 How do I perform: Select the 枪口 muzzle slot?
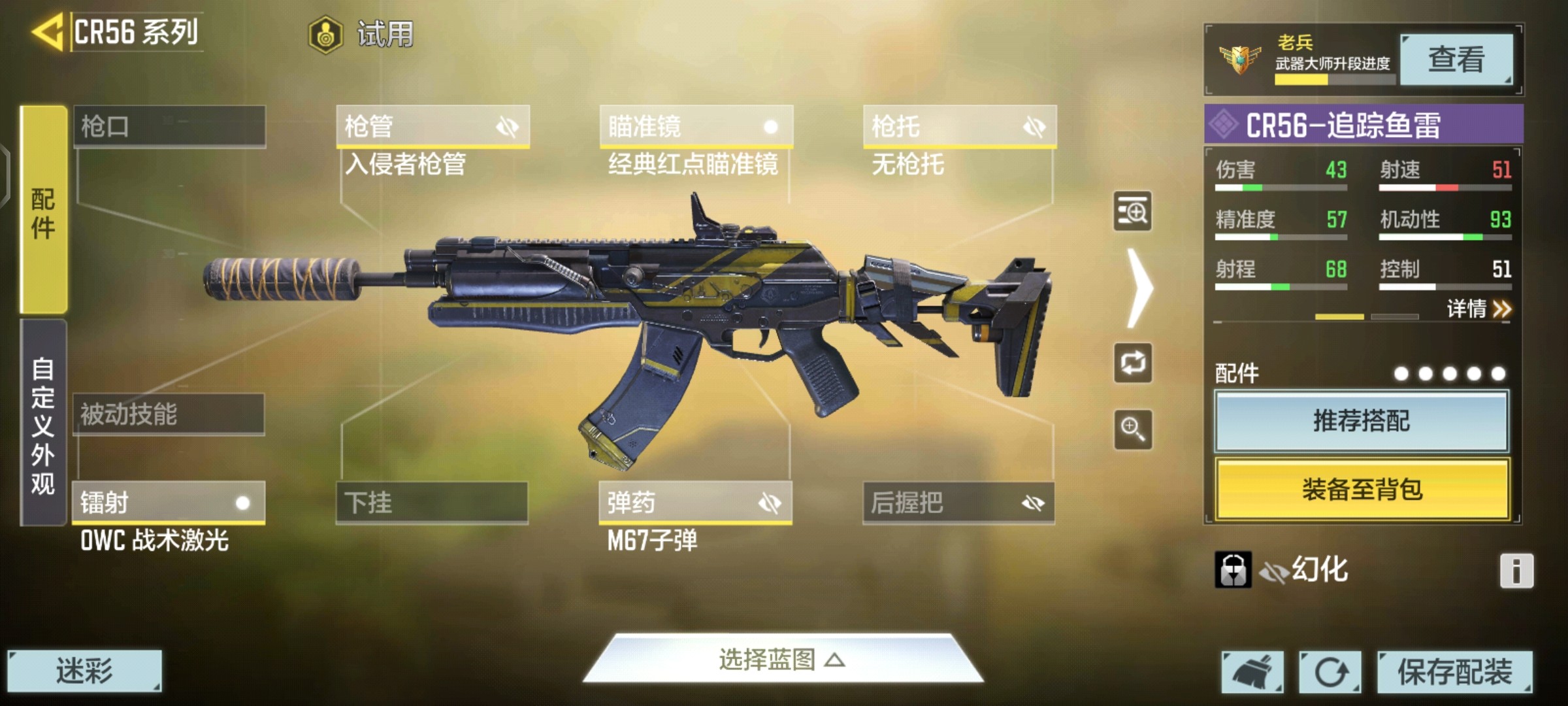[x=169, y=126]
